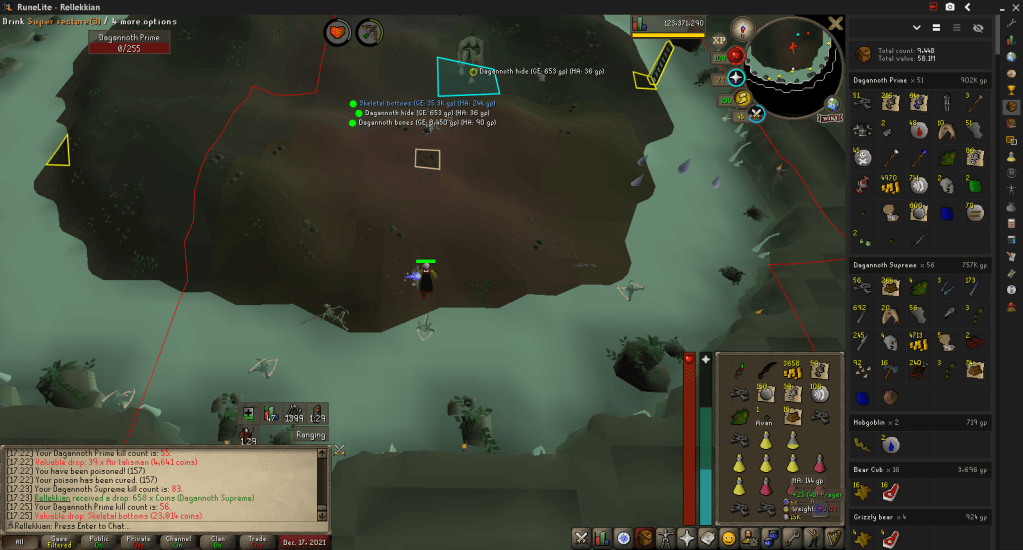Toggle the XP drops button

(718, 41)
